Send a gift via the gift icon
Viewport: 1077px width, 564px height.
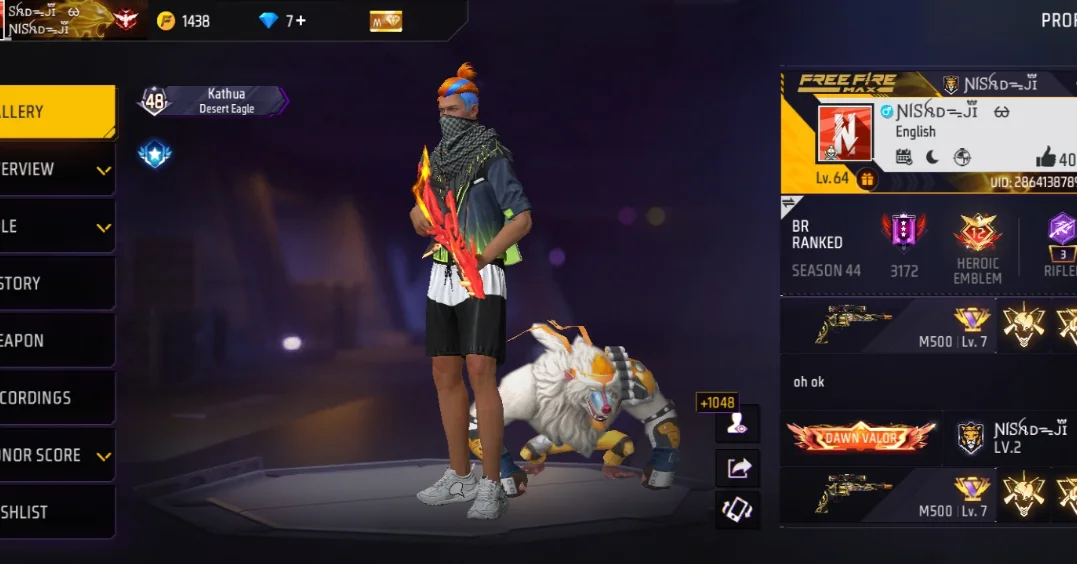[866, 179]
